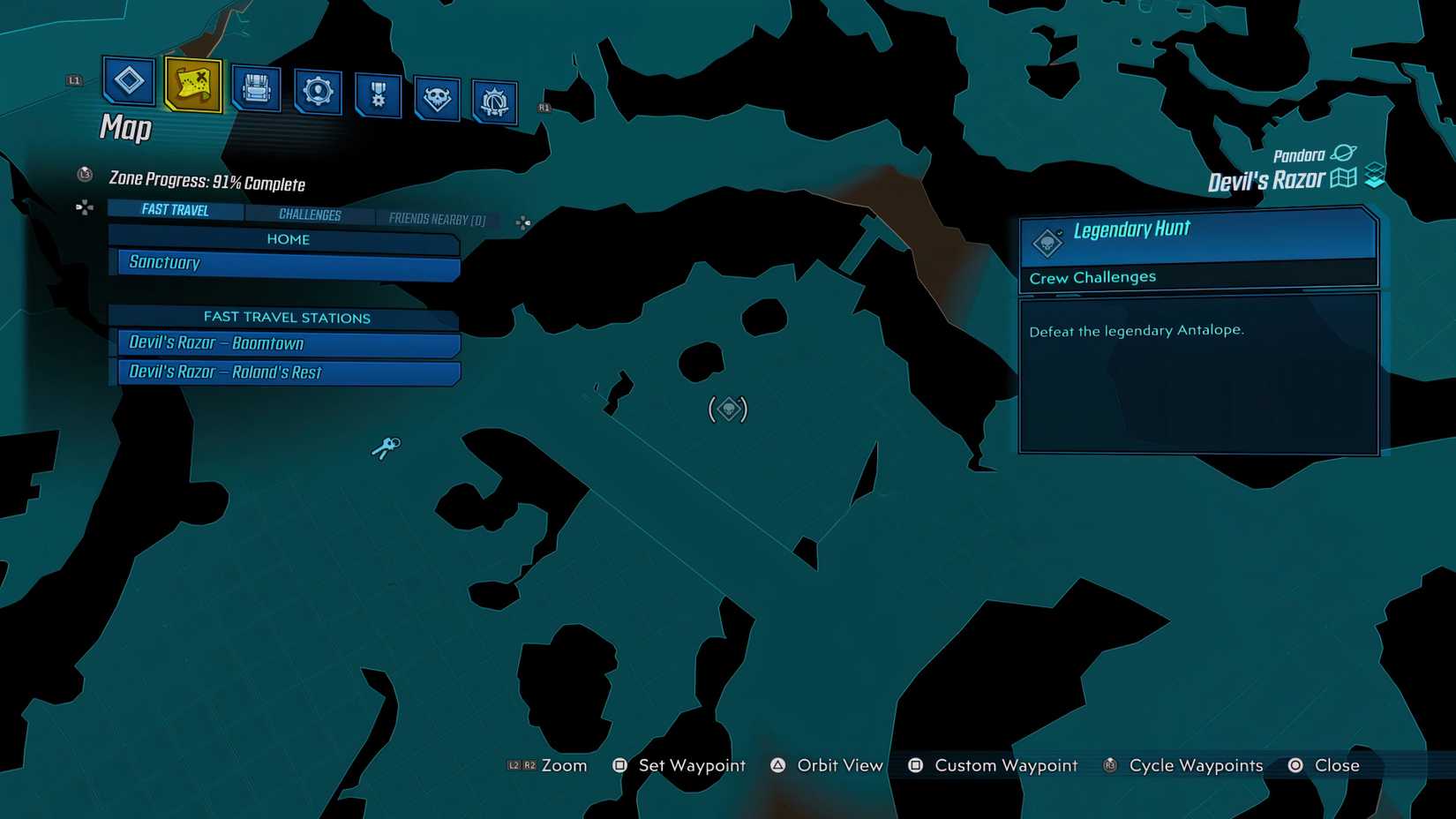The image size is (1456, 819).
Task: Open the Fast Travel tab
Action: click(x=174, y=209)
